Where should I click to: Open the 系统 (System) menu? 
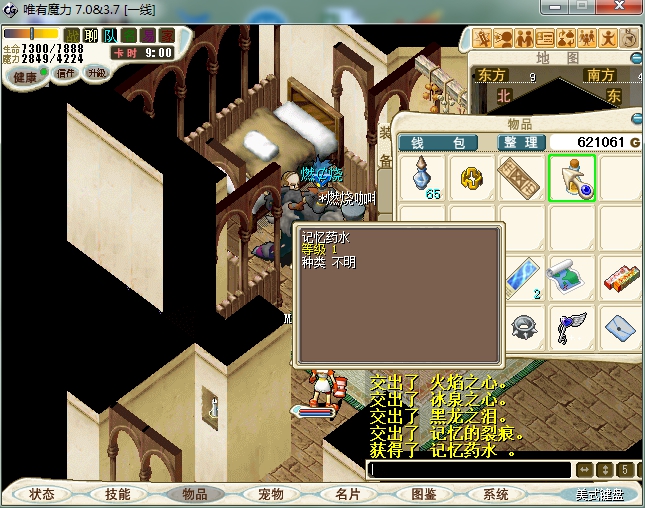click(x=497, y=494)
